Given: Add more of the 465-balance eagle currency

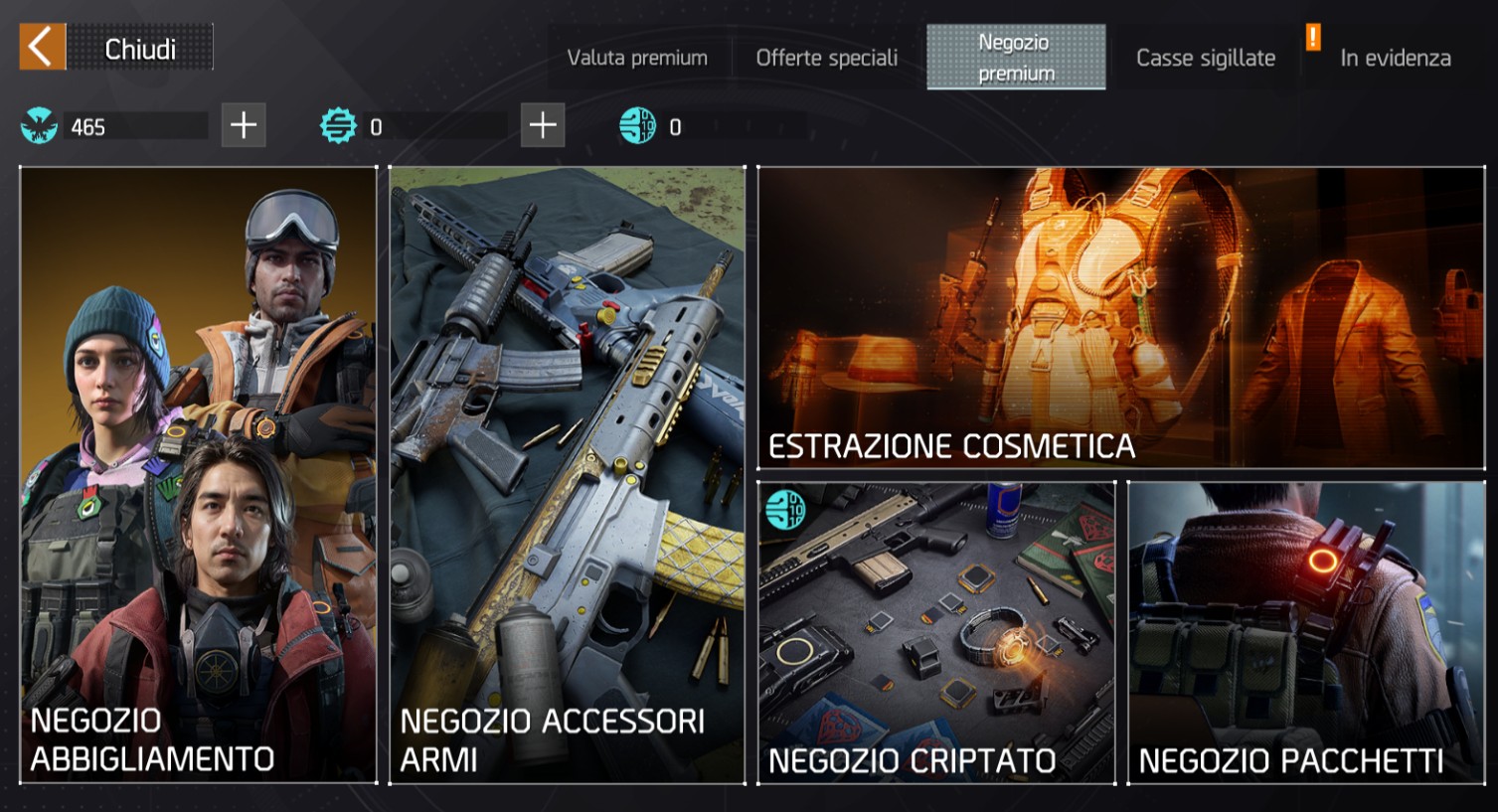Looking at the screenshot, I should (x=244, y=125).
